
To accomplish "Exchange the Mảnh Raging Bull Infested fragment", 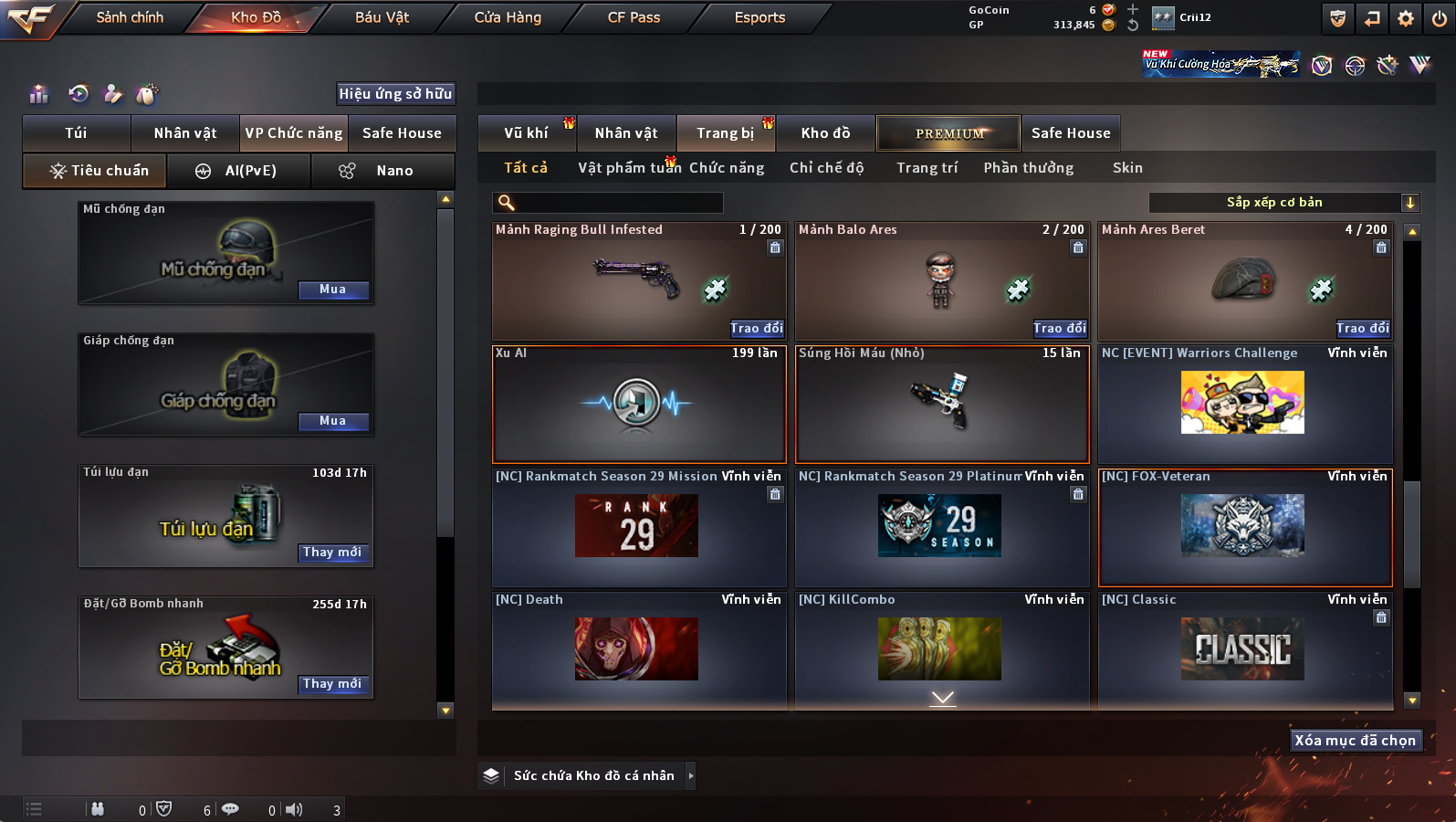I will coord(756,329).
